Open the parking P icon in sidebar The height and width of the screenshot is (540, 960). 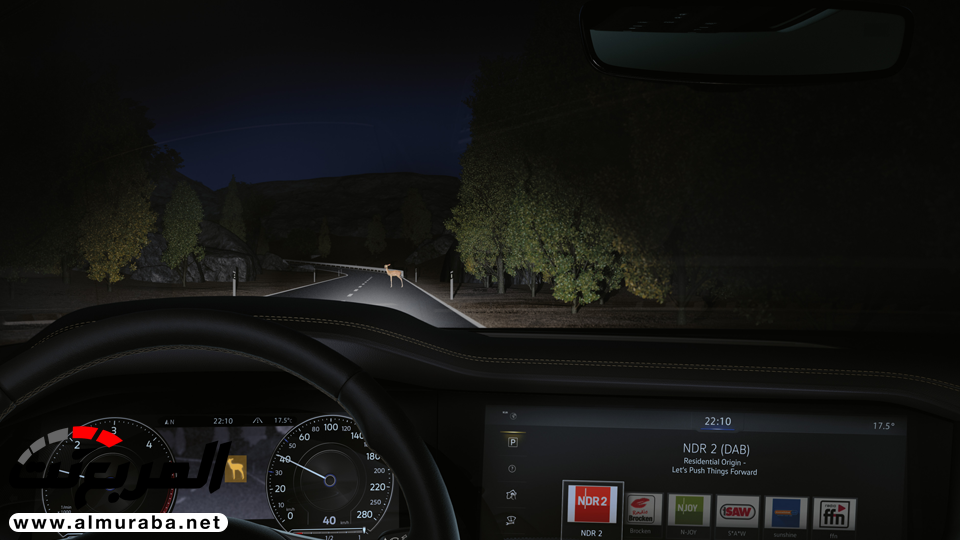click(x=512, y=442)
